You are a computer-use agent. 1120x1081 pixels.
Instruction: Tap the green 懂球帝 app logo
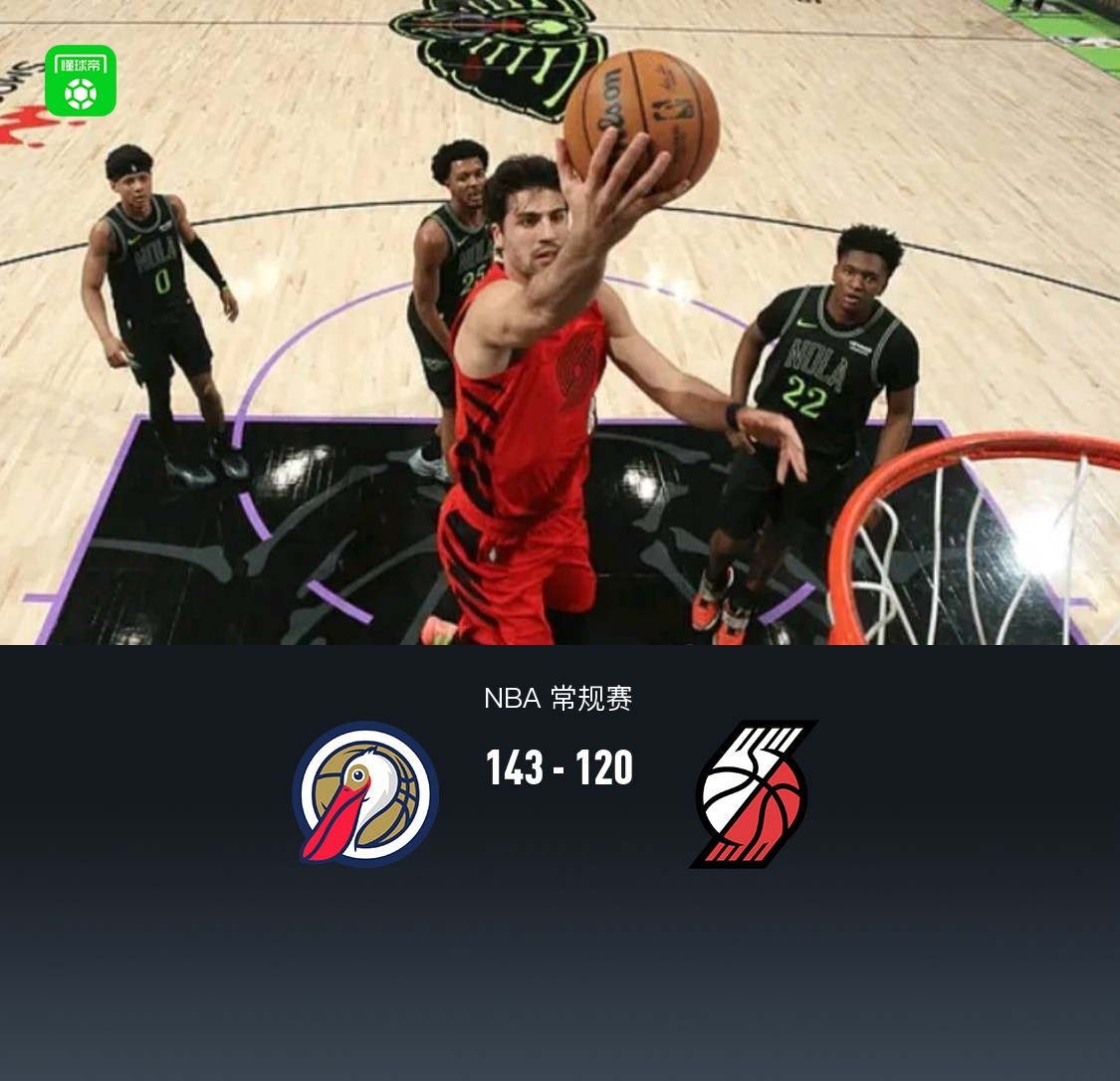(81, 81)
